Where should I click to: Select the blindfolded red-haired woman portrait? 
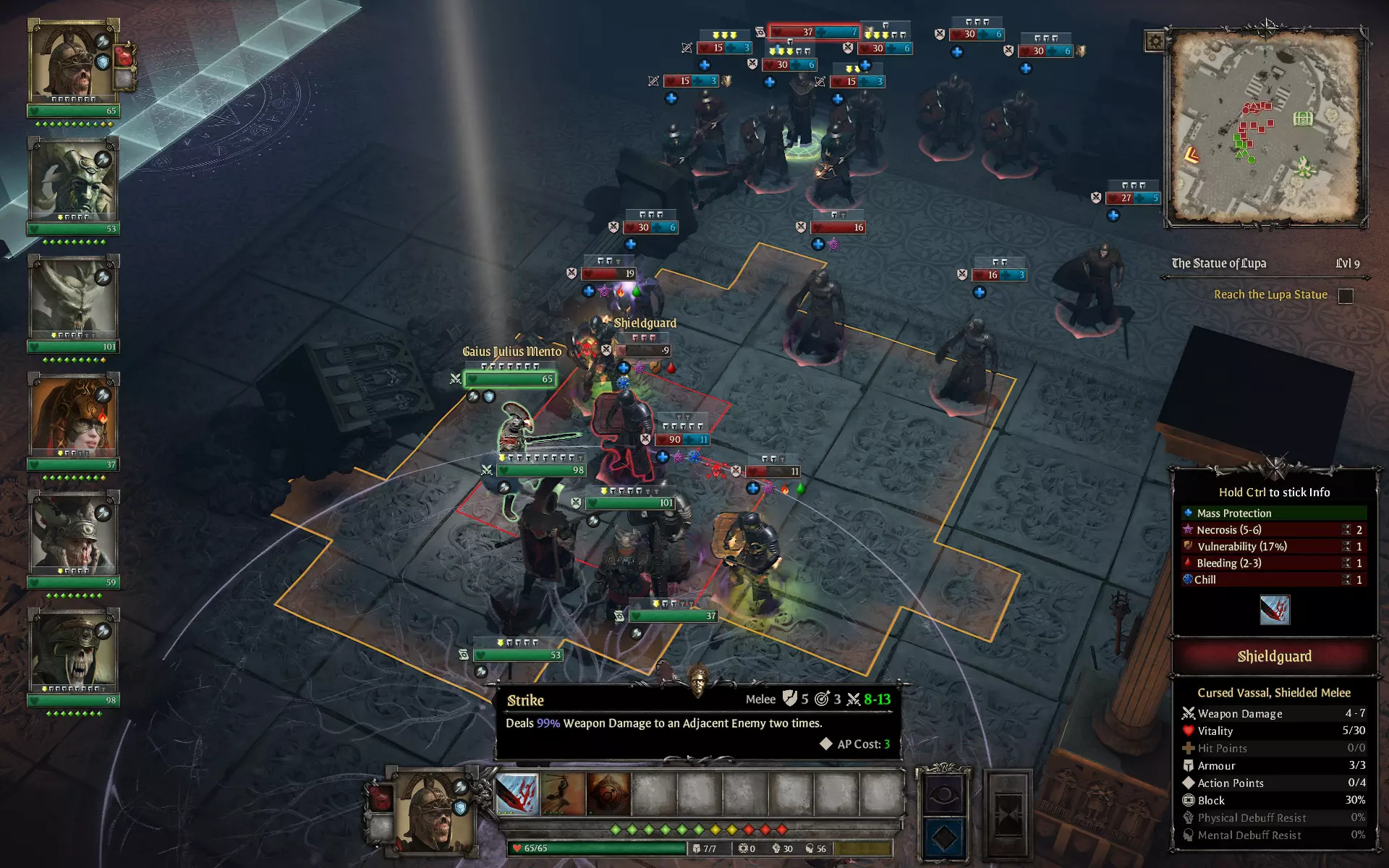point(73,415)
